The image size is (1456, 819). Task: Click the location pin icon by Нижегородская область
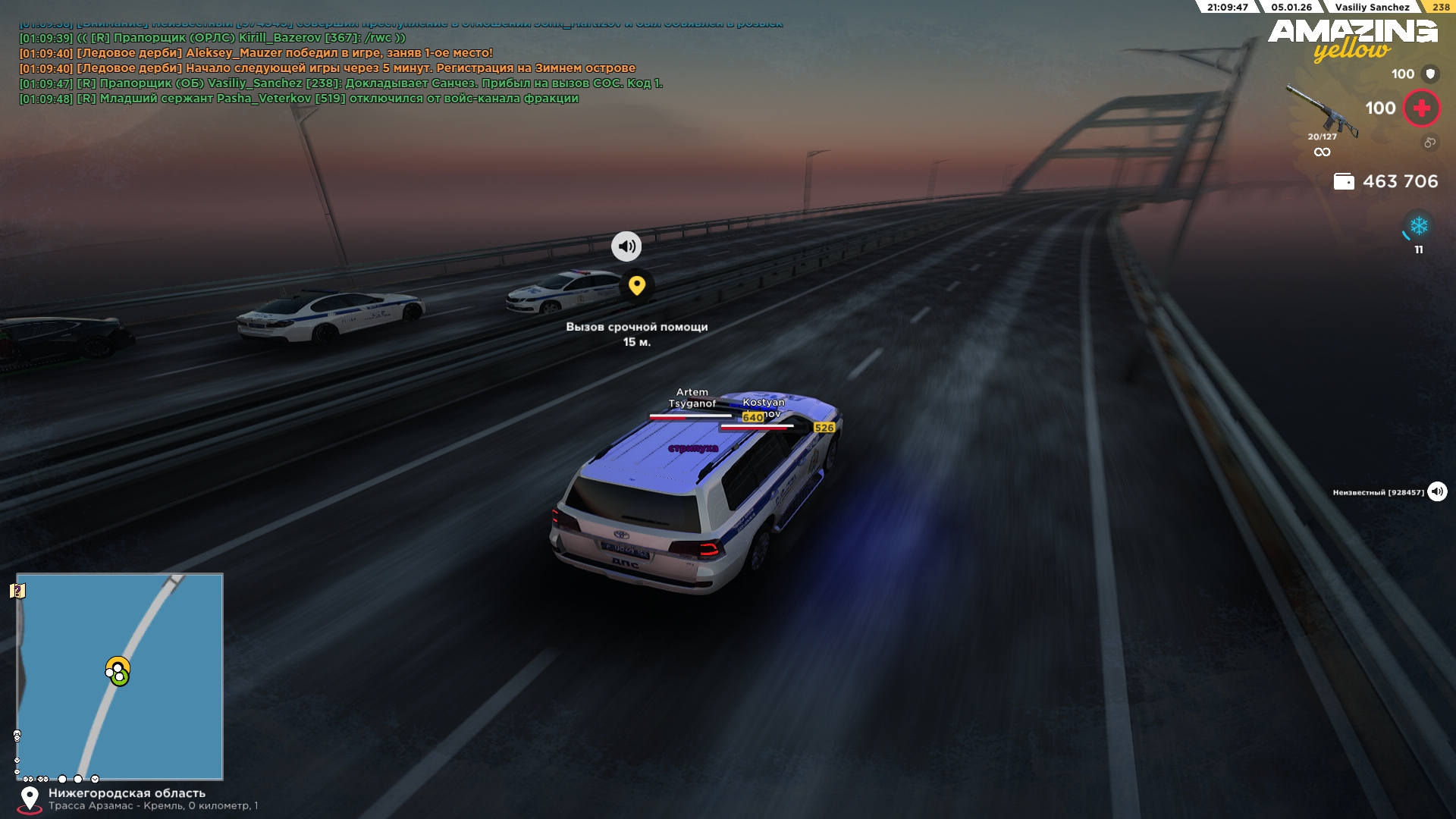(30, 799)
